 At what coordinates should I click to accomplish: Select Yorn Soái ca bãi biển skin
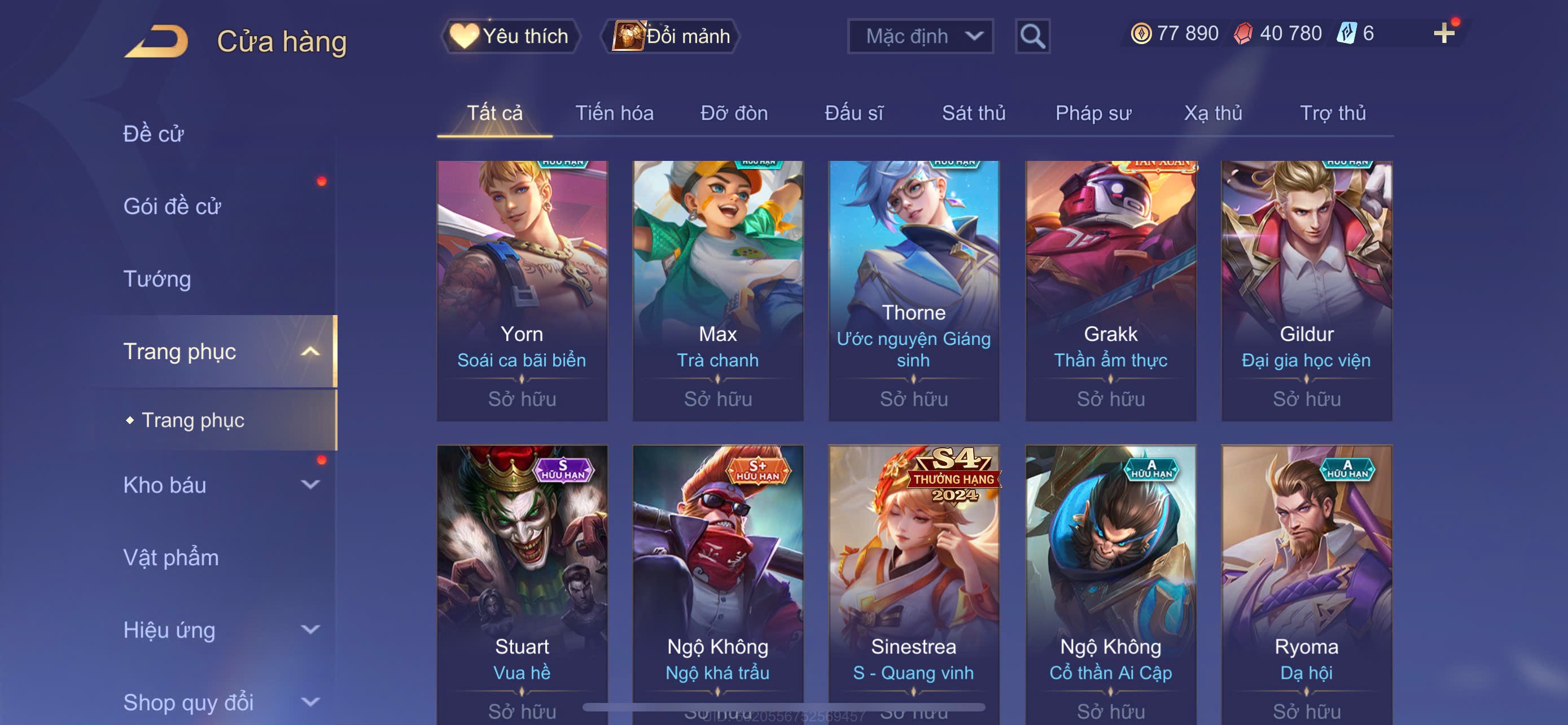pos(522,290)
